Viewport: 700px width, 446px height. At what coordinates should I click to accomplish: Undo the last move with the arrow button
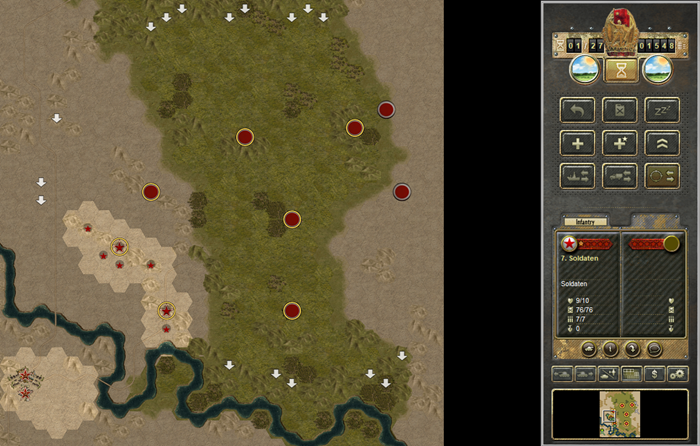578,110
